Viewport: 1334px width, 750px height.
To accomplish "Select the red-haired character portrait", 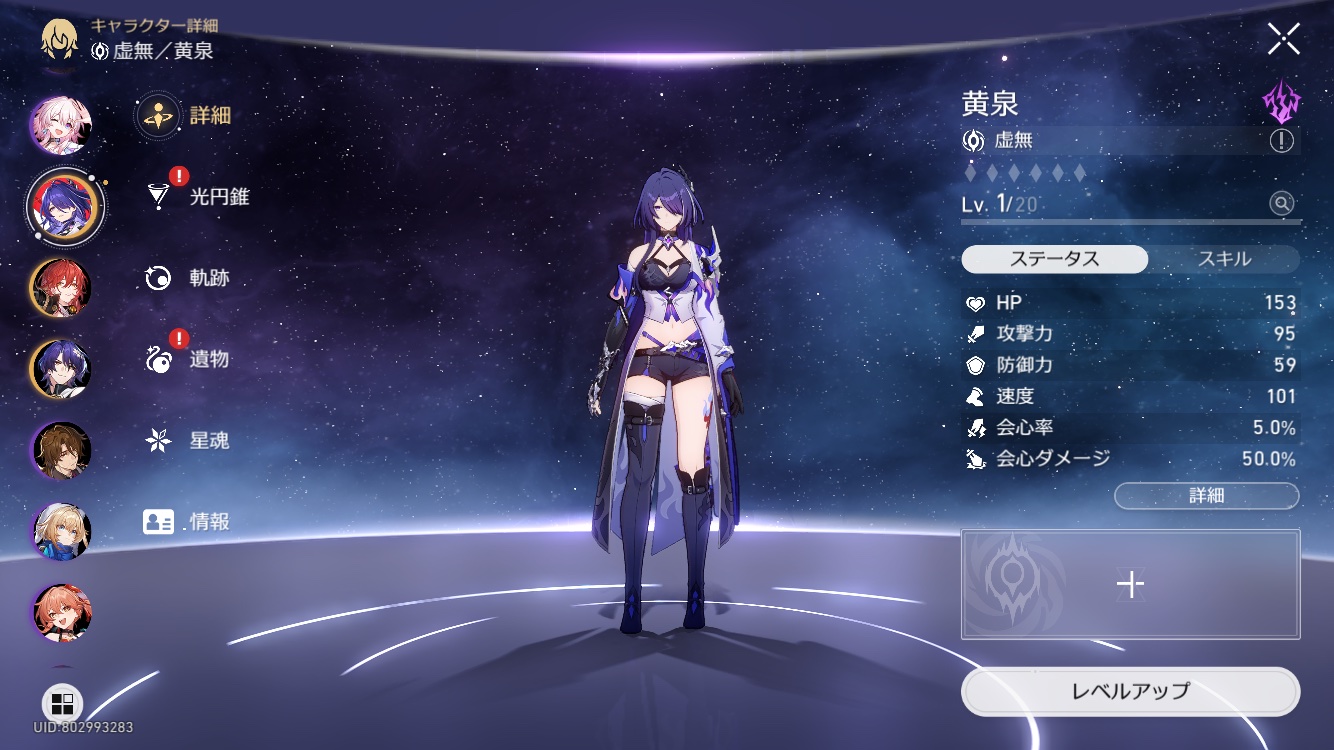I will pos(61,287).
